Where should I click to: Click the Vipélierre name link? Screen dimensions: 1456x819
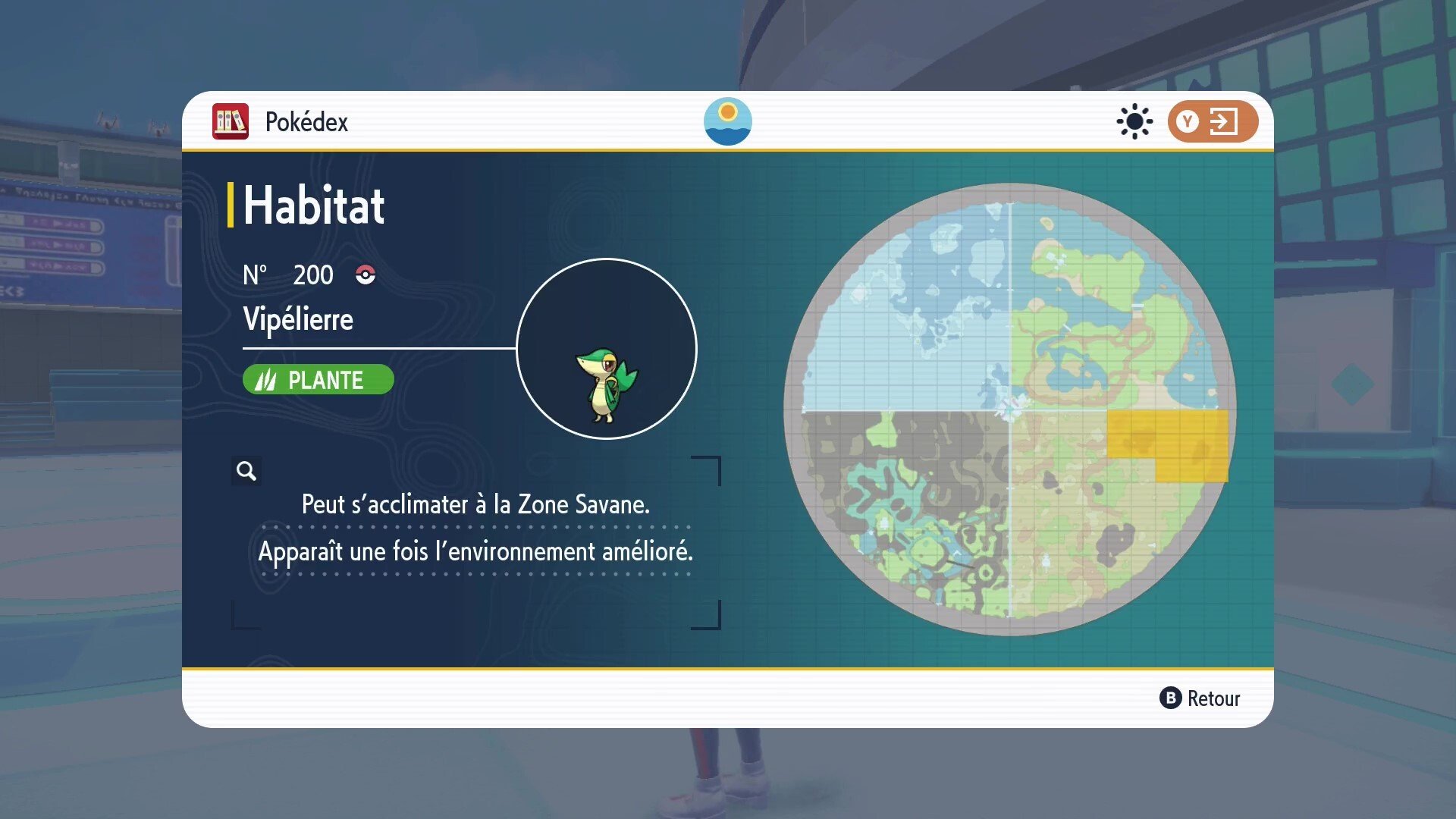tap(297, 319)
